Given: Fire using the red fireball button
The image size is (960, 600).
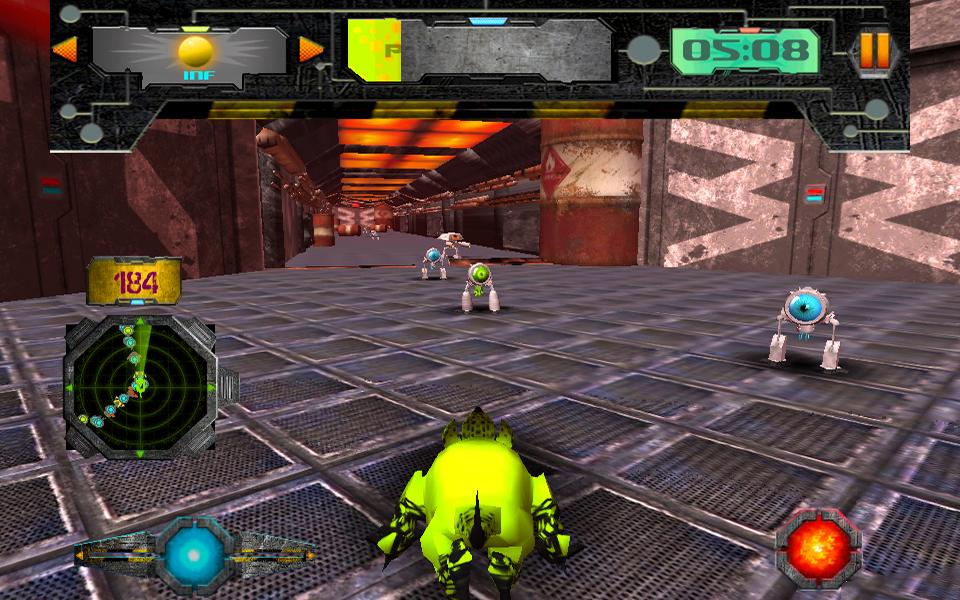Looking at the screenshot, I should coord(818,548).
